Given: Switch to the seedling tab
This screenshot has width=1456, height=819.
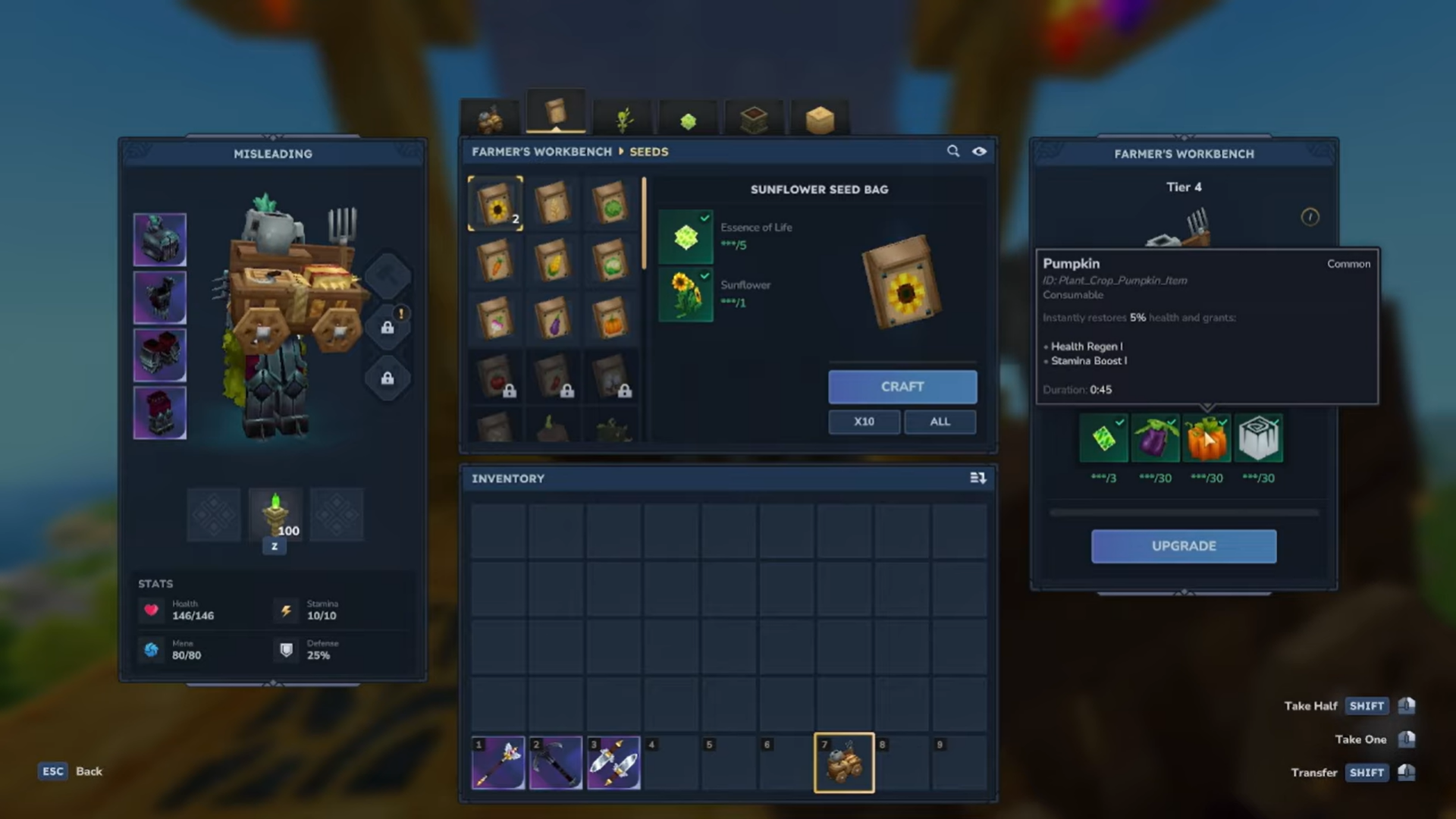Looking at the screenshot, I should tap(622, 118).
